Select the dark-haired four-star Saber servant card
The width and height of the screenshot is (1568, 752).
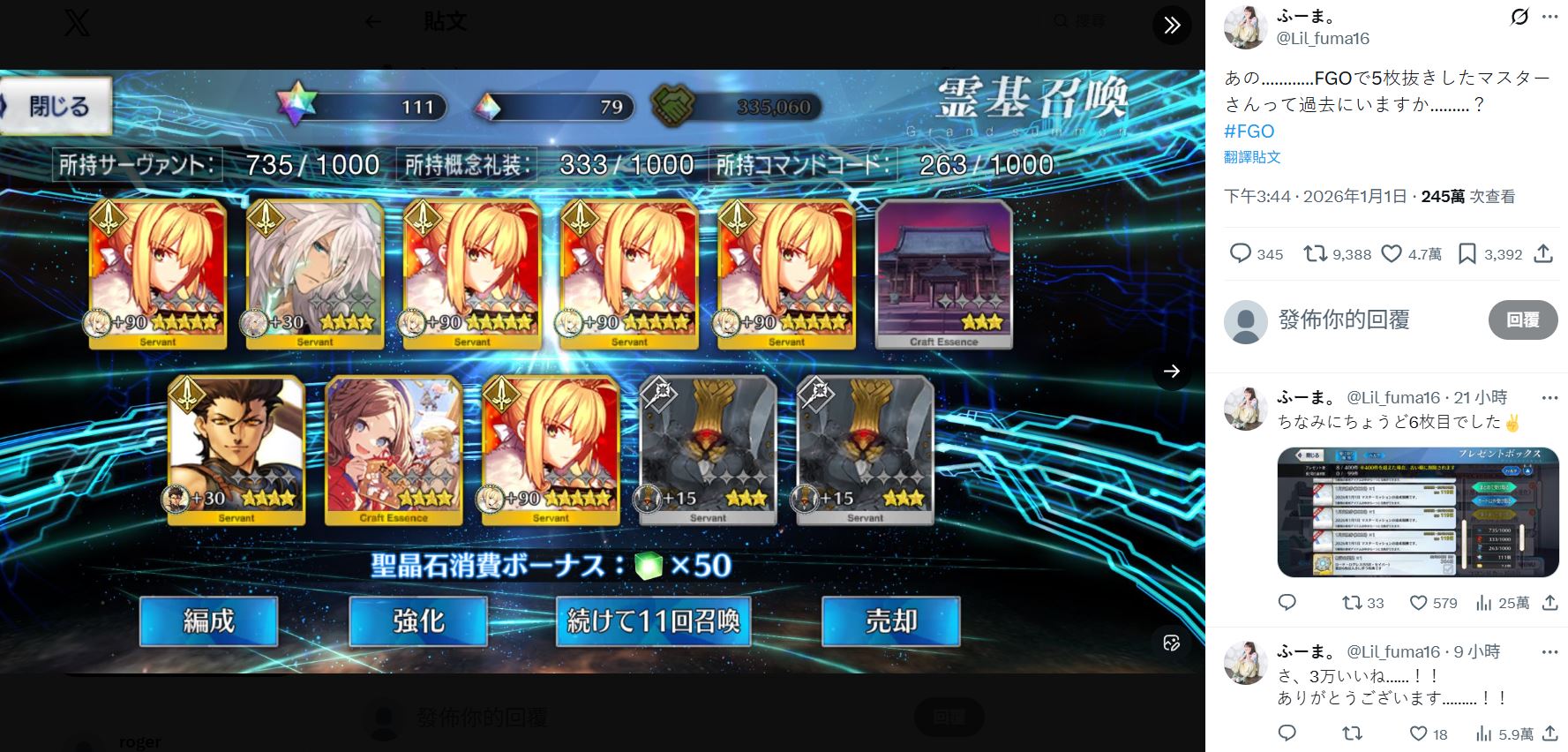(x=236, y=450)
